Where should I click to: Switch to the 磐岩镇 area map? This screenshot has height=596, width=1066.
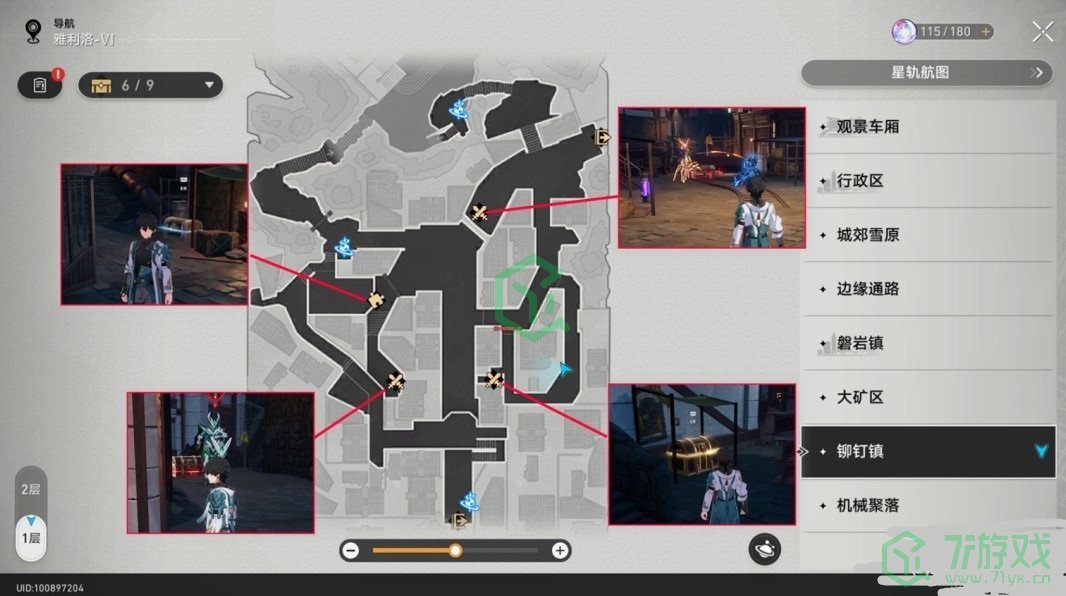click(x=860, y=343)
